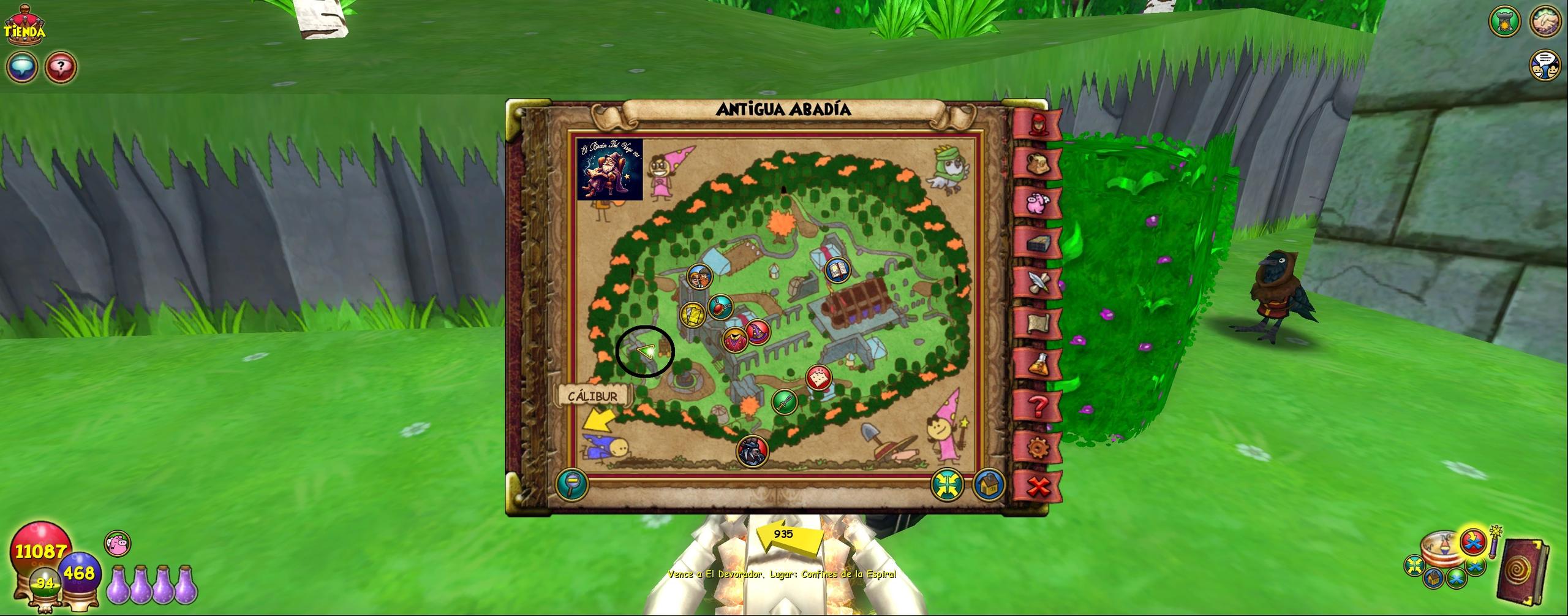Click the magnifying glass map zoom button
The height and width of the screenshot is (616, 1568).
(572, 485)
